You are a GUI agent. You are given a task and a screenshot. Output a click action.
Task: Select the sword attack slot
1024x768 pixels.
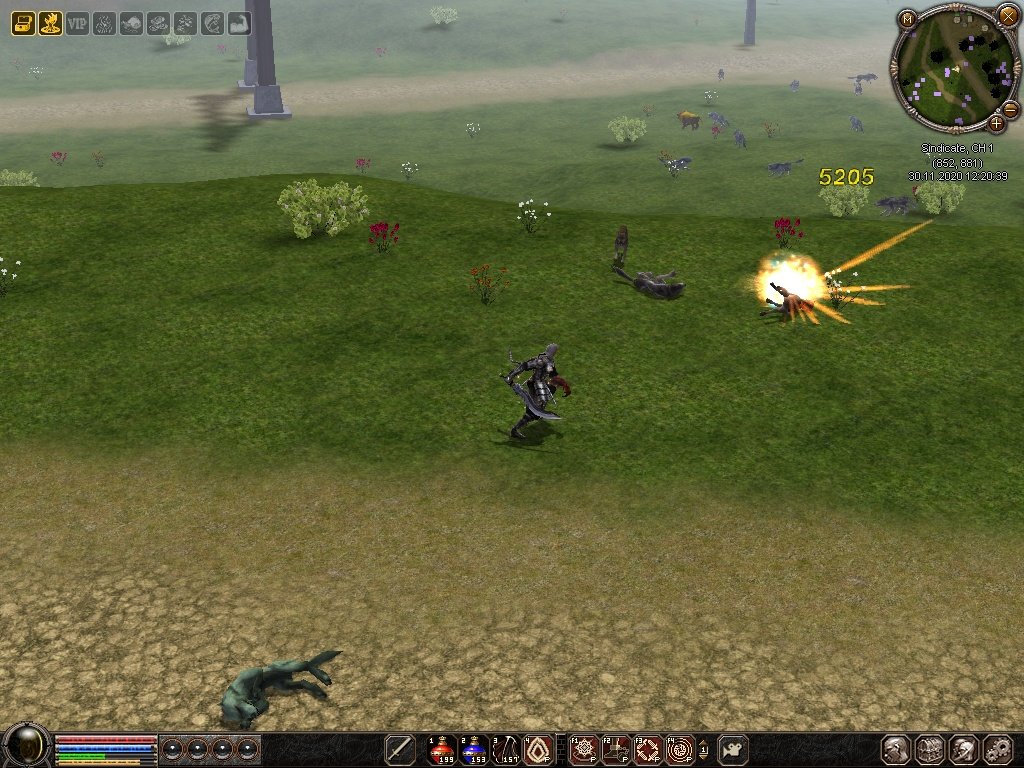pyautogui.click(x=400, y=749)
